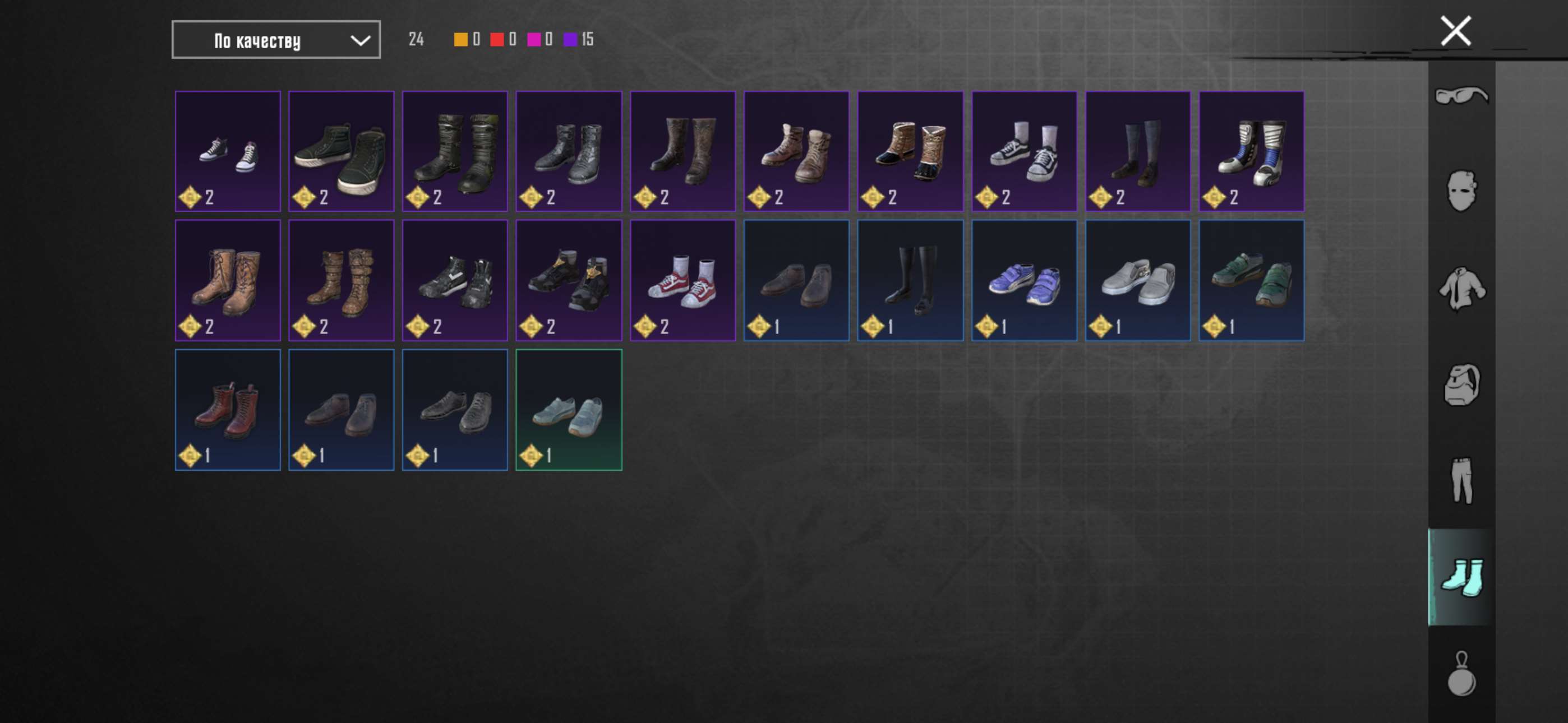Choose the dark green high-top sneakers
The image size is (1568, 723).
(x=341, y=151)
